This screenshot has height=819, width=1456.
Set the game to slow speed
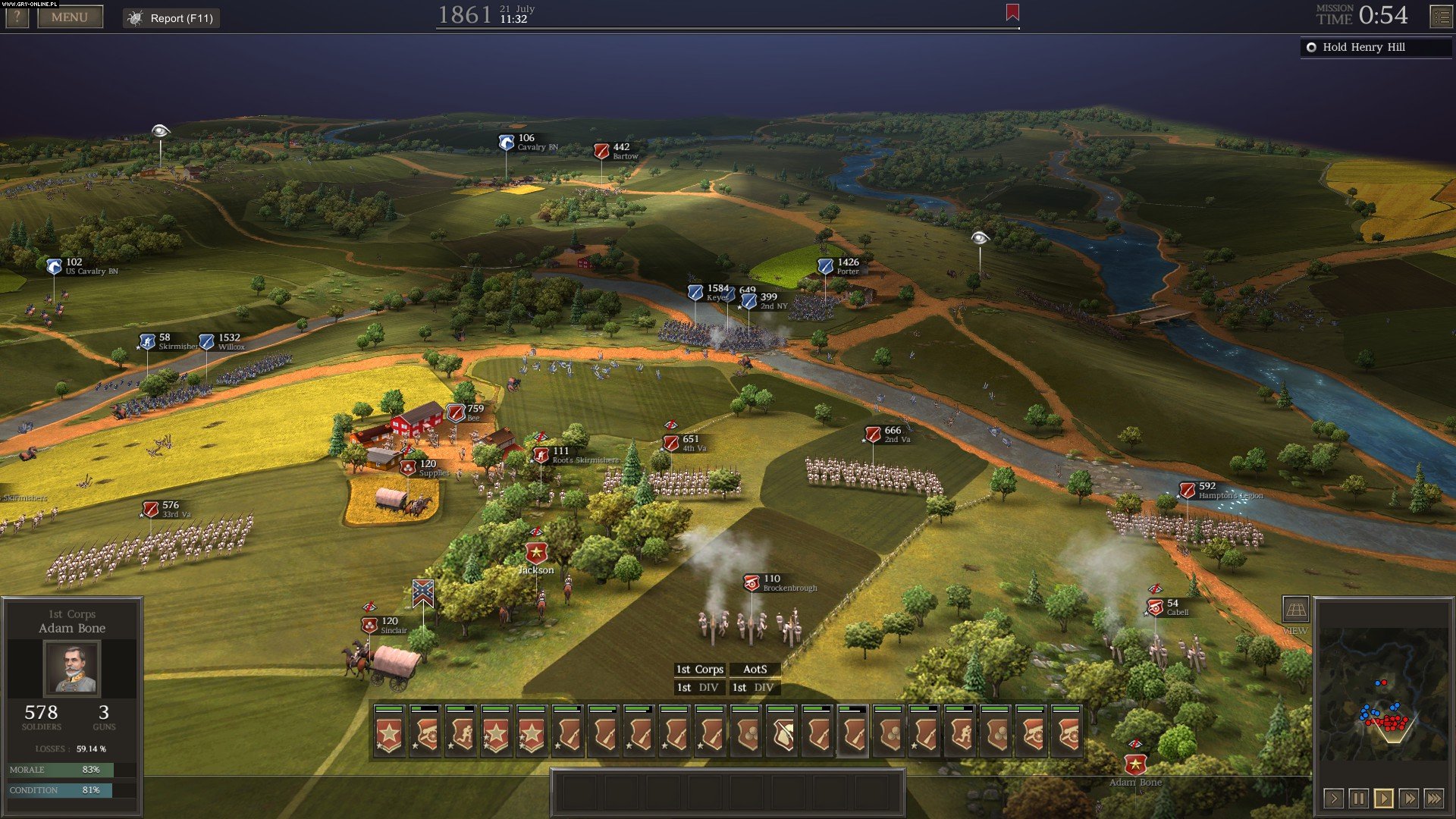tap(1333, 798)
